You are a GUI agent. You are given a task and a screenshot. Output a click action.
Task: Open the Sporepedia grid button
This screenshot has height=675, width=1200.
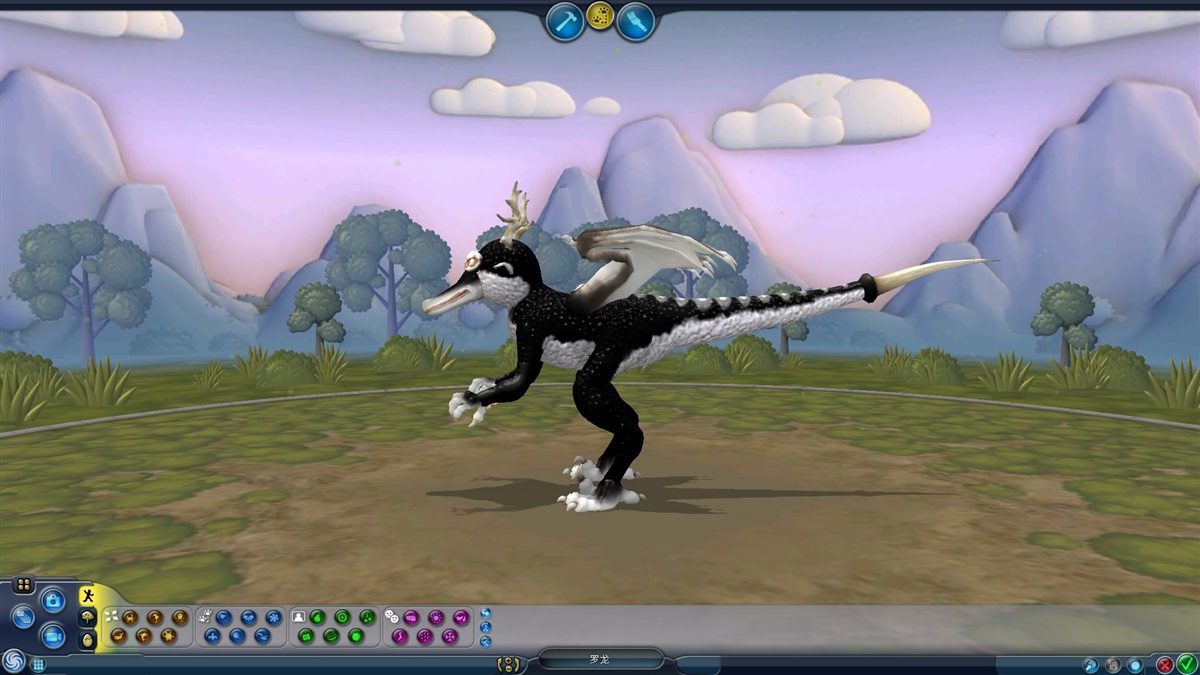[38, 663]
